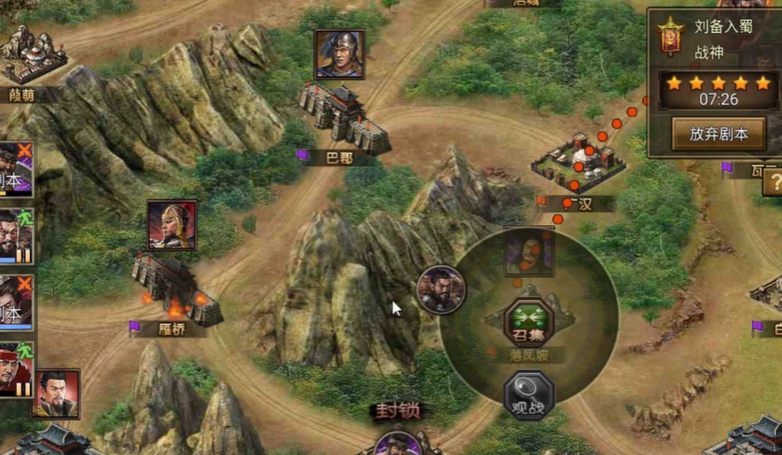This screenshot has width=782, height=455.
Task: Activate the 召集 rally button
Action: (x=528, y=324)
